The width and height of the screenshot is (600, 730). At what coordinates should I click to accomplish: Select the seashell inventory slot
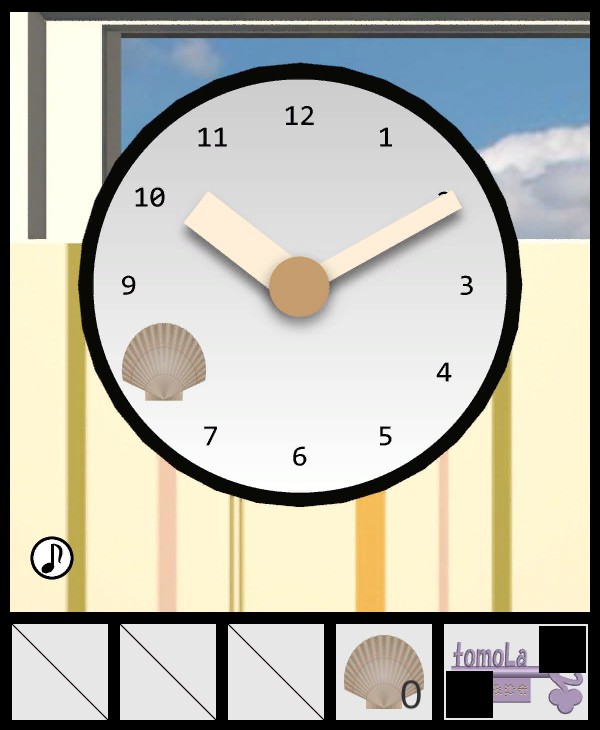[383, 672]
